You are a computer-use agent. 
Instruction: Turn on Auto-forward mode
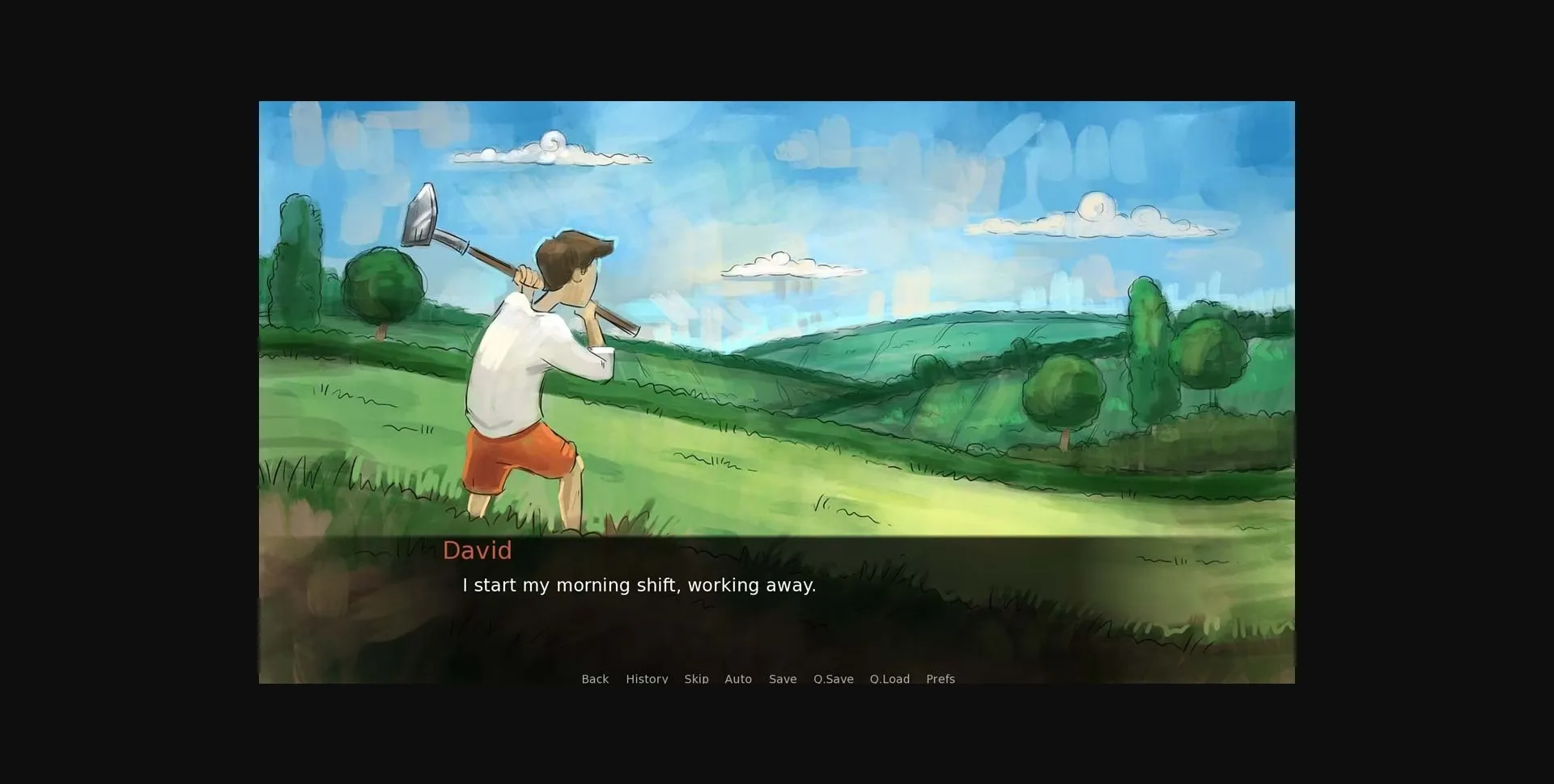(x=738, y=679)
